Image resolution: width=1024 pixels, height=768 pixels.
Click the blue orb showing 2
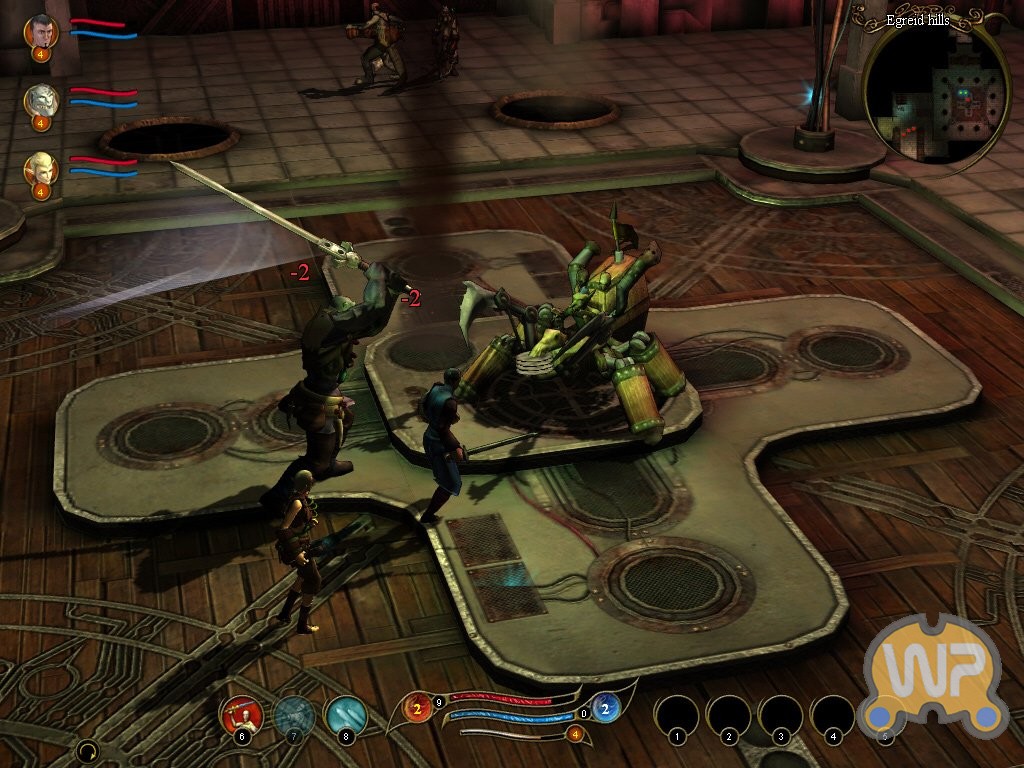604,707
